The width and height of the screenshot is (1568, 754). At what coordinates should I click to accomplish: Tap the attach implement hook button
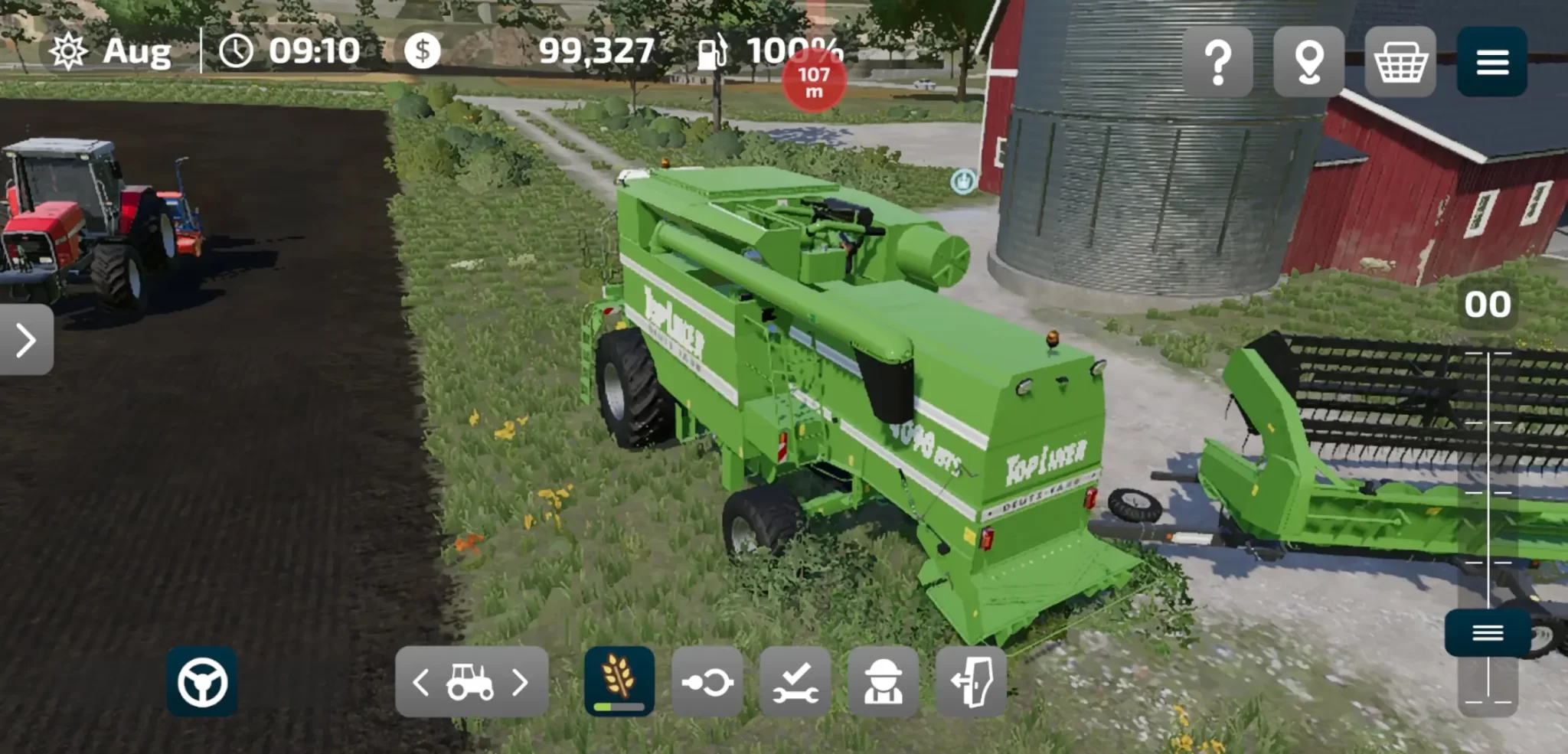707,681
